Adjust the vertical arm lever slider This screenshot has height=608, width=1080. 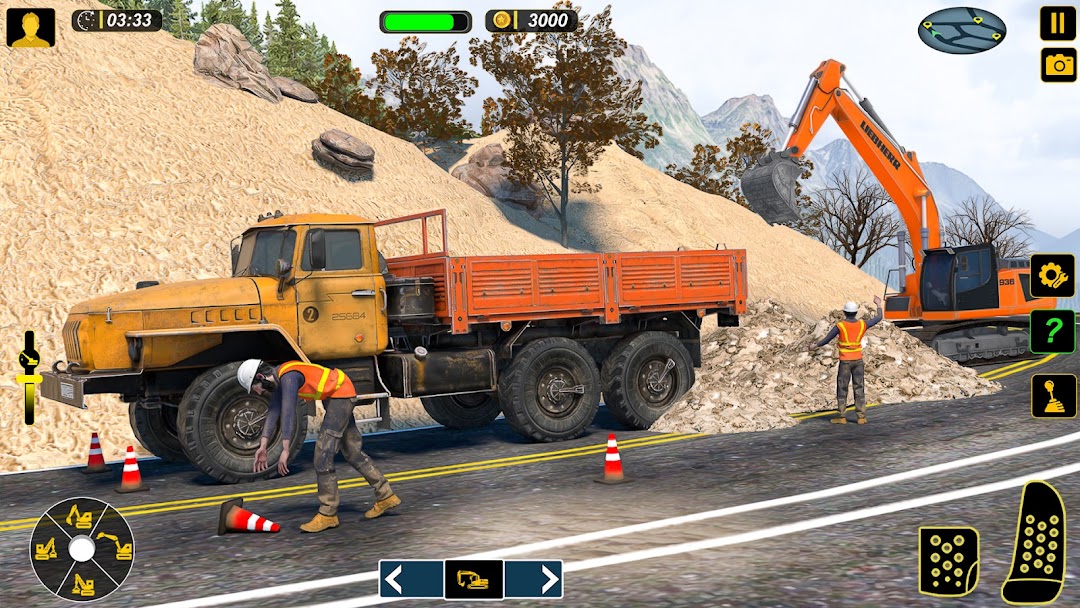point(29,377)
